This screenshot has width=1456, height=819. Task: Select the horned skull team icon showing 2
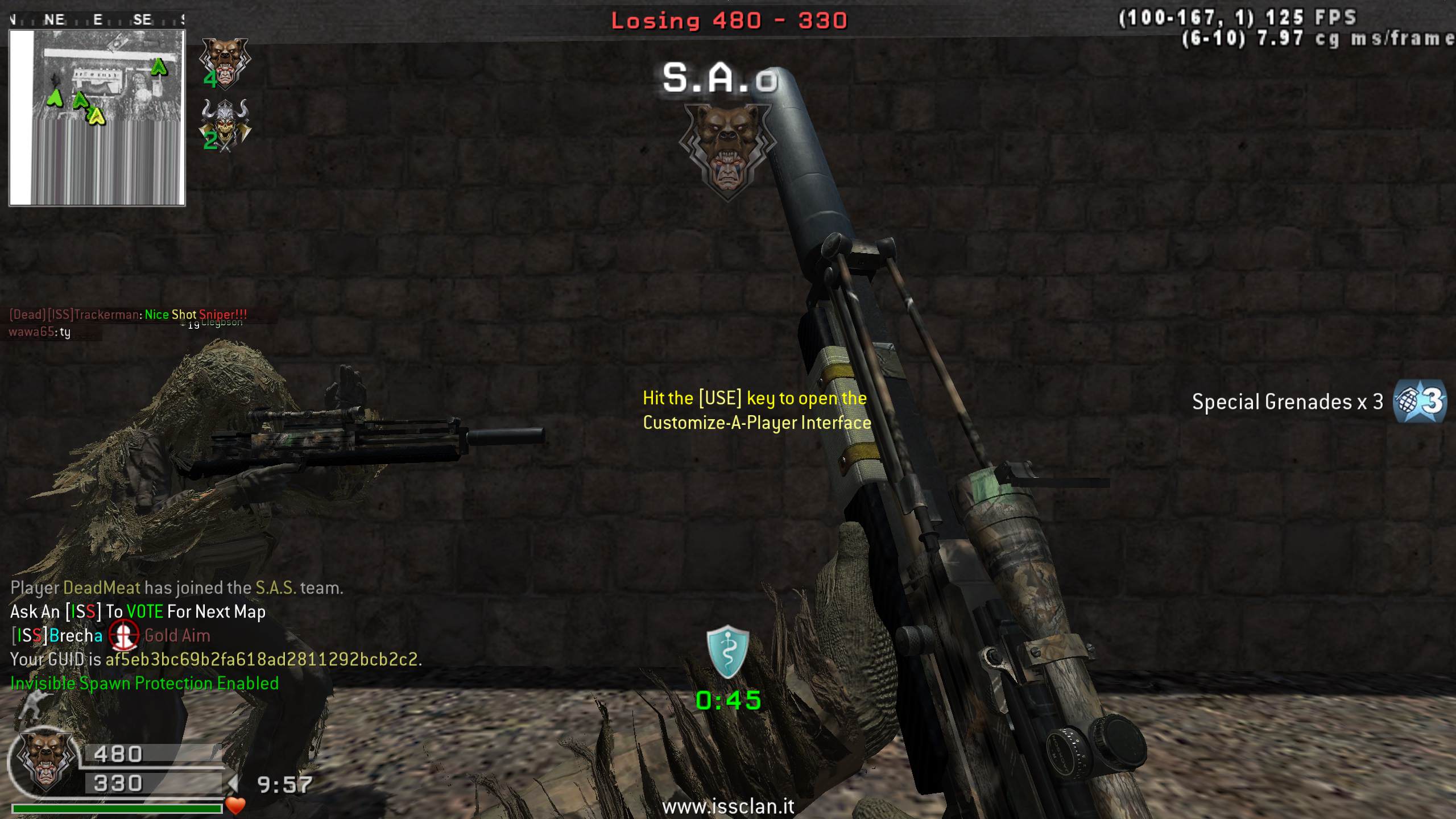click(x=225, y=125)
